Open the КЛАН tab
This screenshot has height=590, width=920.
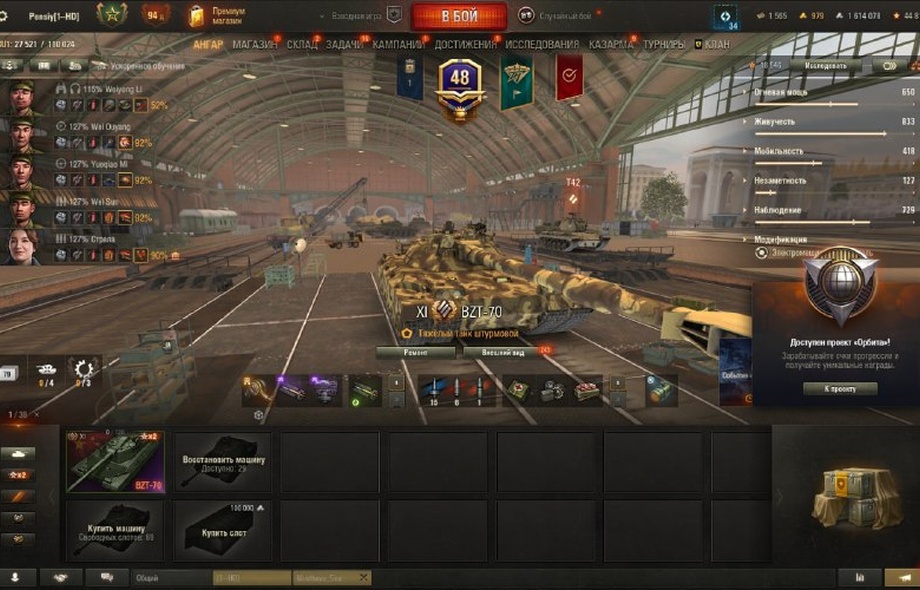(712, 45)
